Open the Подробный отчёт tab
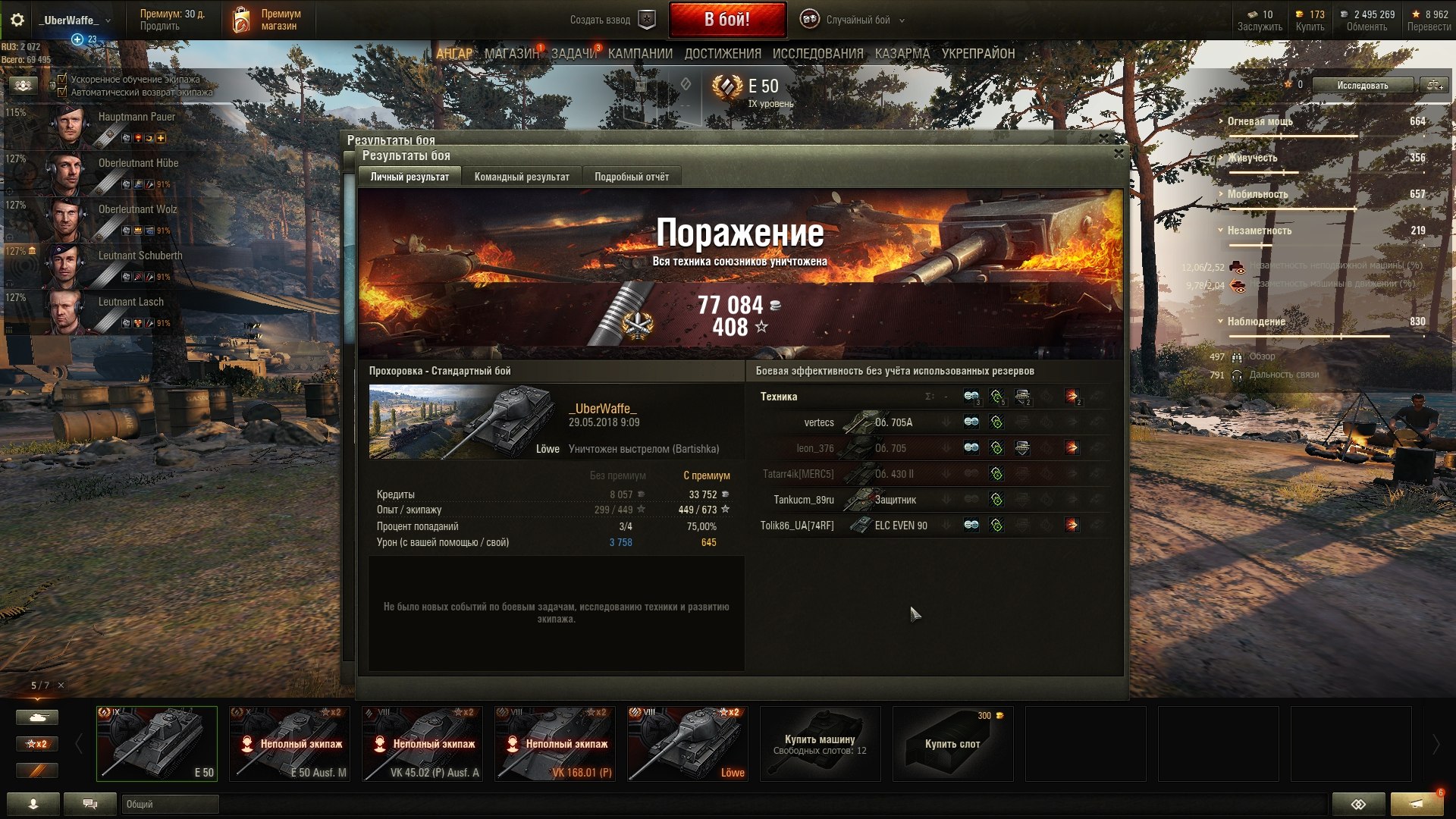 631,177
